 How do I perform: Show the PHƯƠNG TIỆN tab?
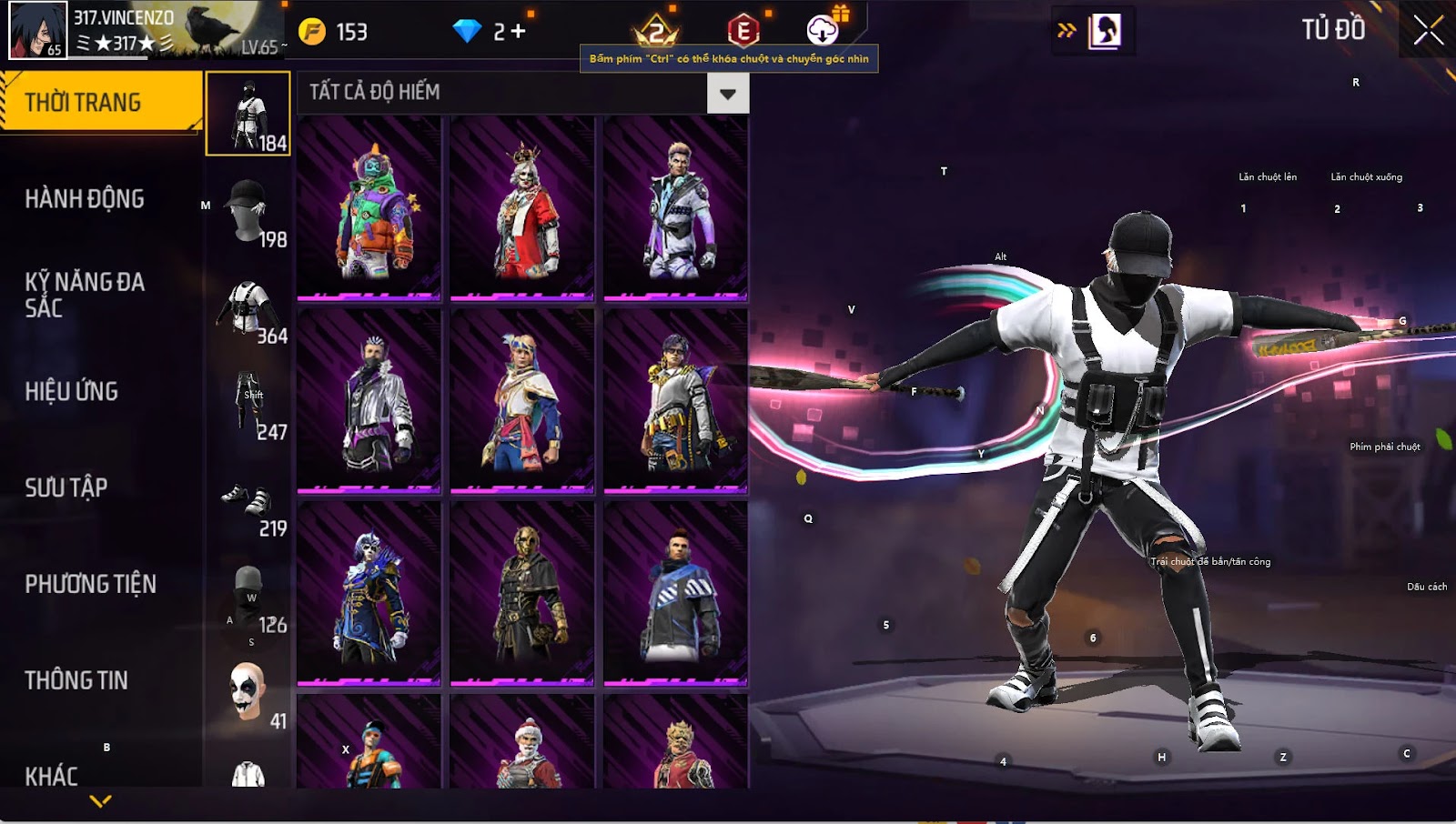(x=91, y=584)
